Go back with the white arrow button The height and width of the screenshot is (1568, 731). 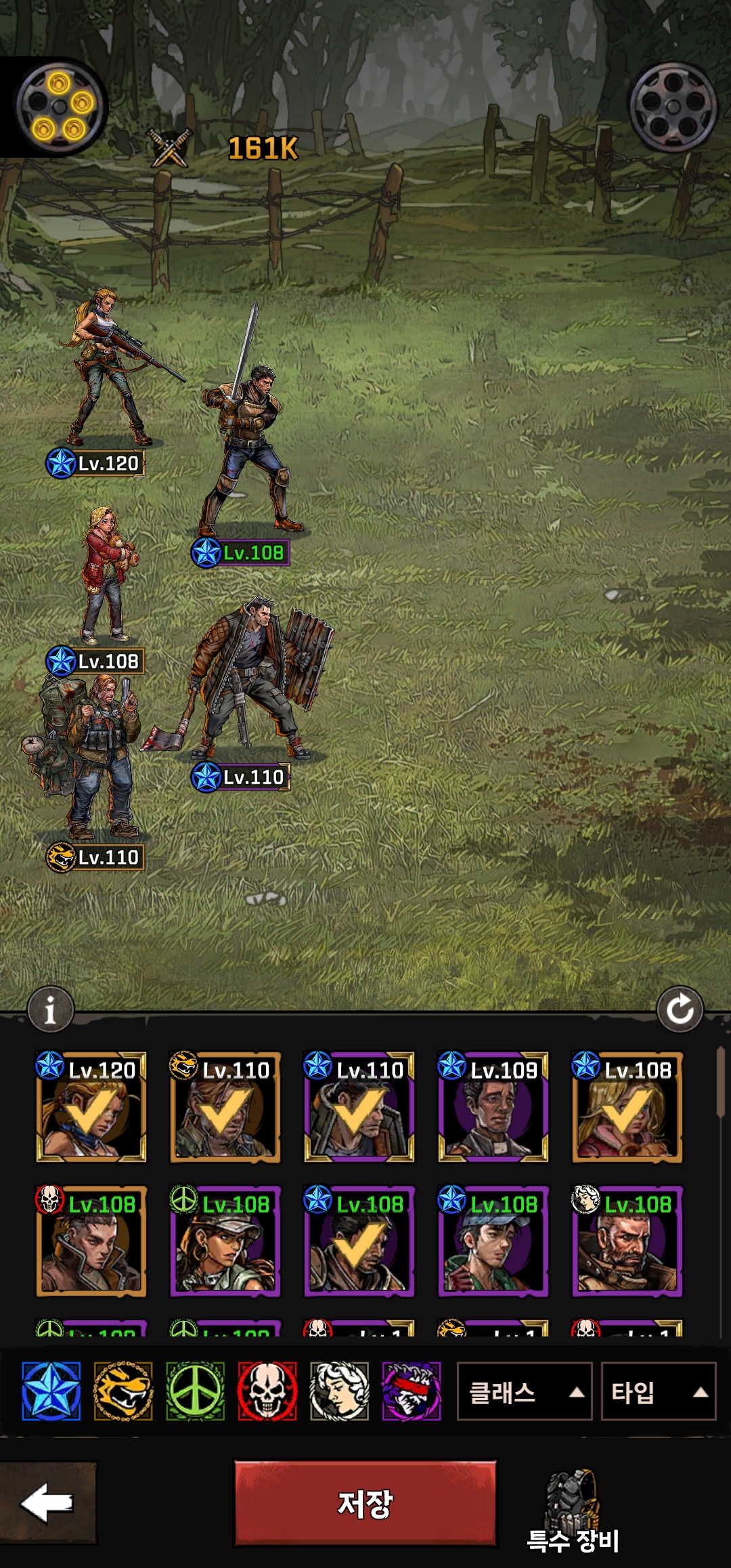pos(47,1502)
